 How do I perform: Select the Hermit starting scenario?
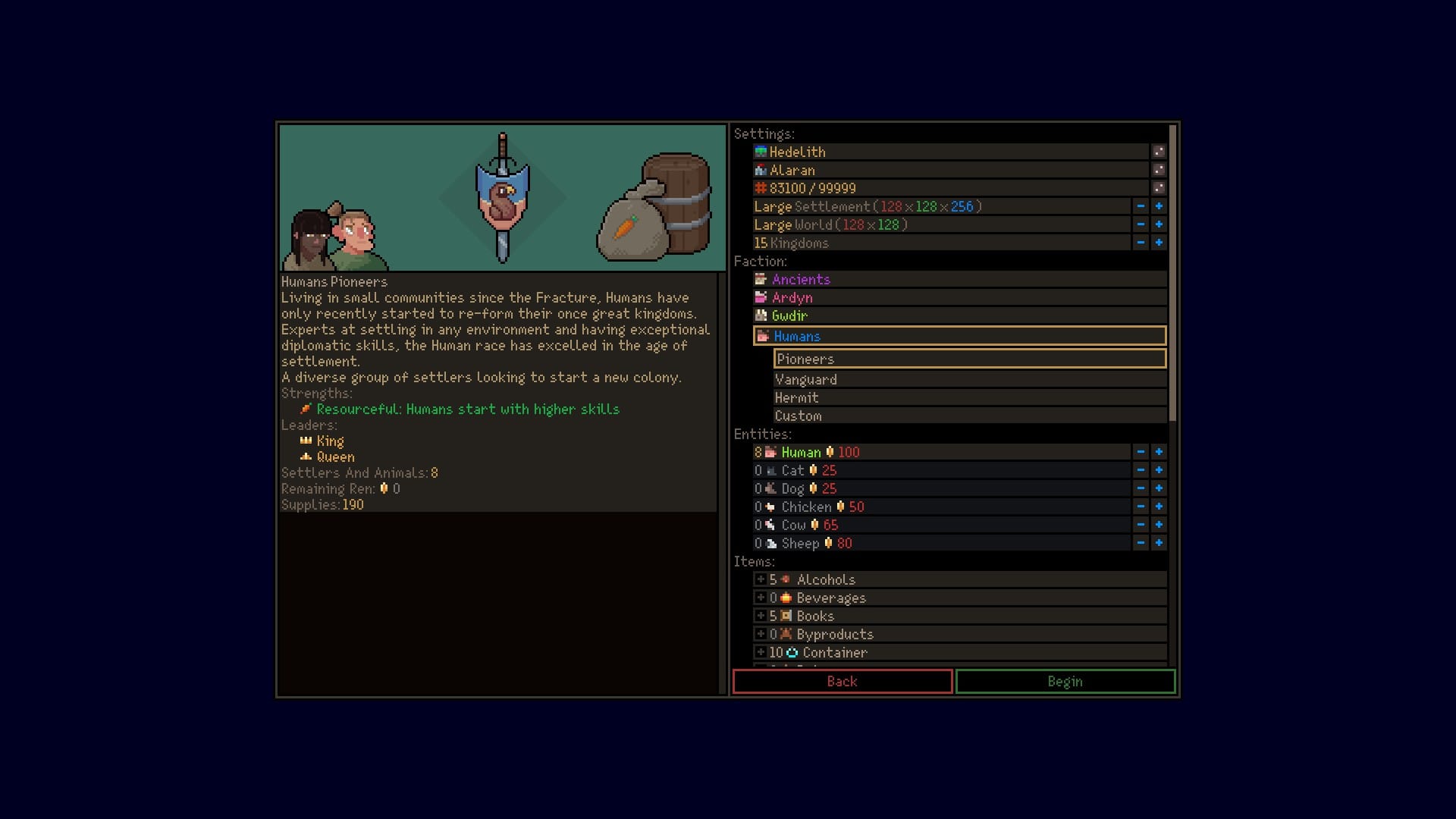coord(796,397)
